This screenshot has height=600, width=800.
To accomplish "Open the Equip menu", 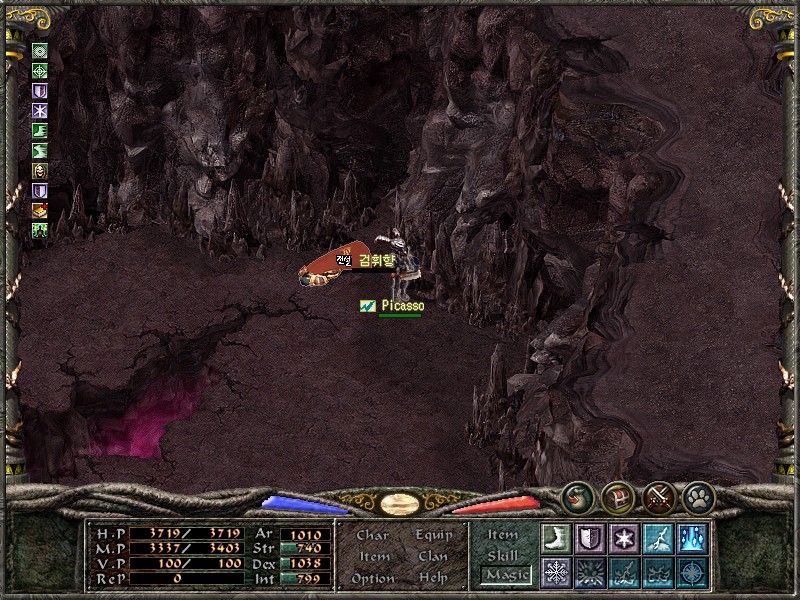I will [434, 535].
